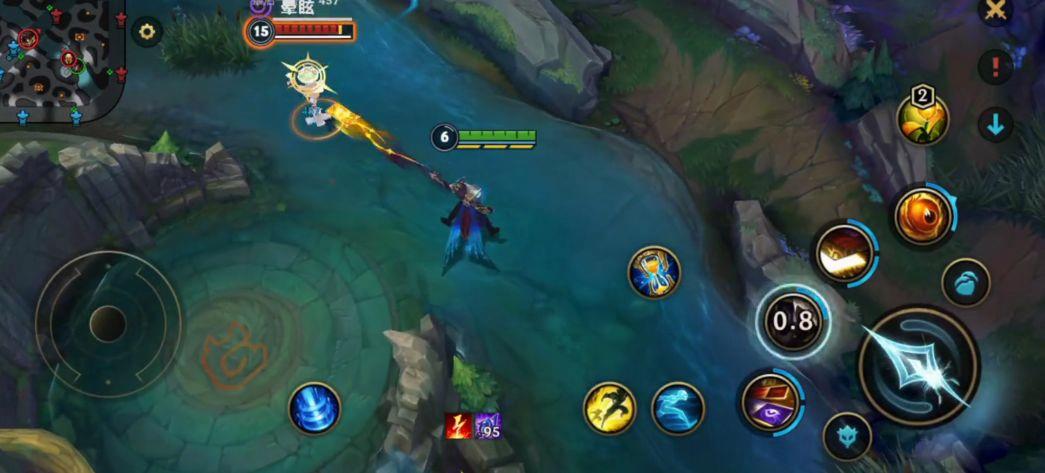Tap the crossed swords button
The width and height of the screenshot is (1045, 473).
(x=995, y=11)
